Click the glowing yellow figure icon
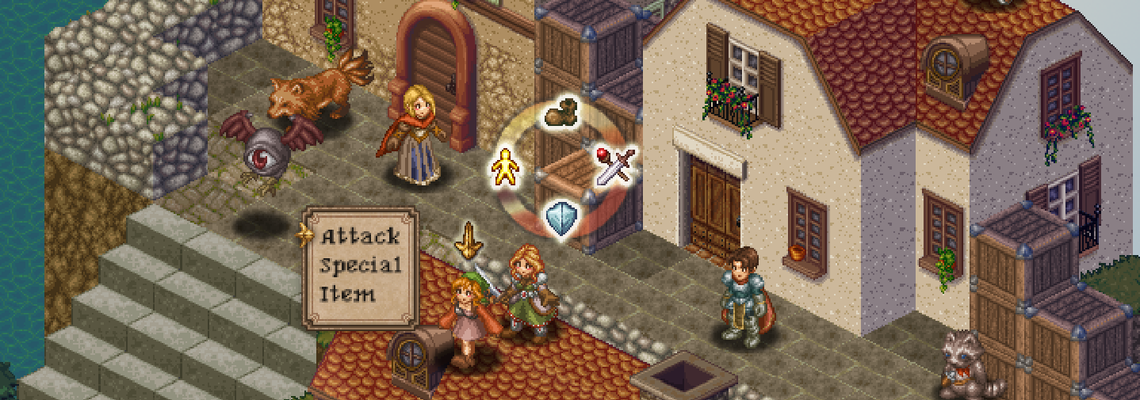This screenshot has height=400, width=1140. point(507,168)
